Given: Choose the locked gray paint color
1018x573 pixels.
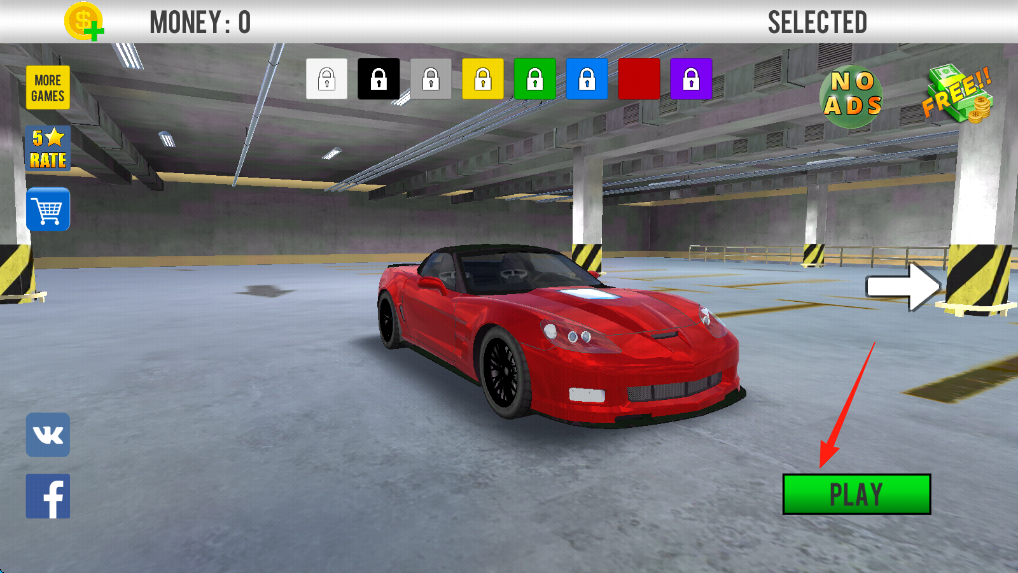Looking at the screenshot, I should (431, 79).
